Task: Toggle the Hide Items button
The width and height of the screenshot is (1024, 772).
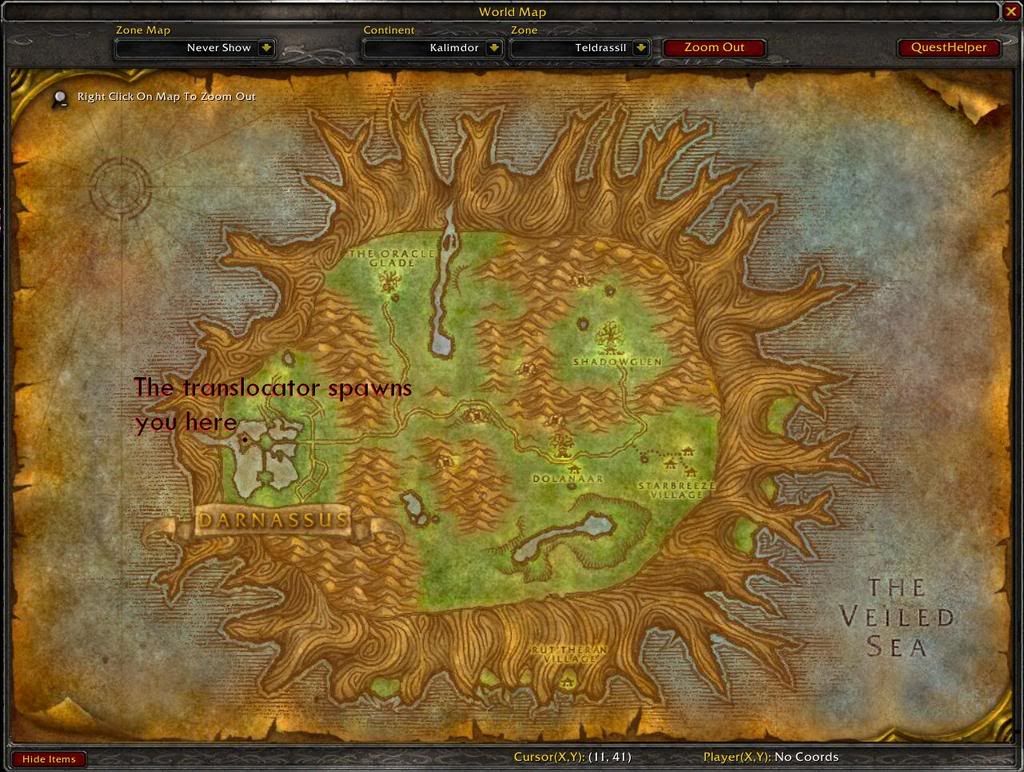Action: pyautogui.click(x=48, y=759)
